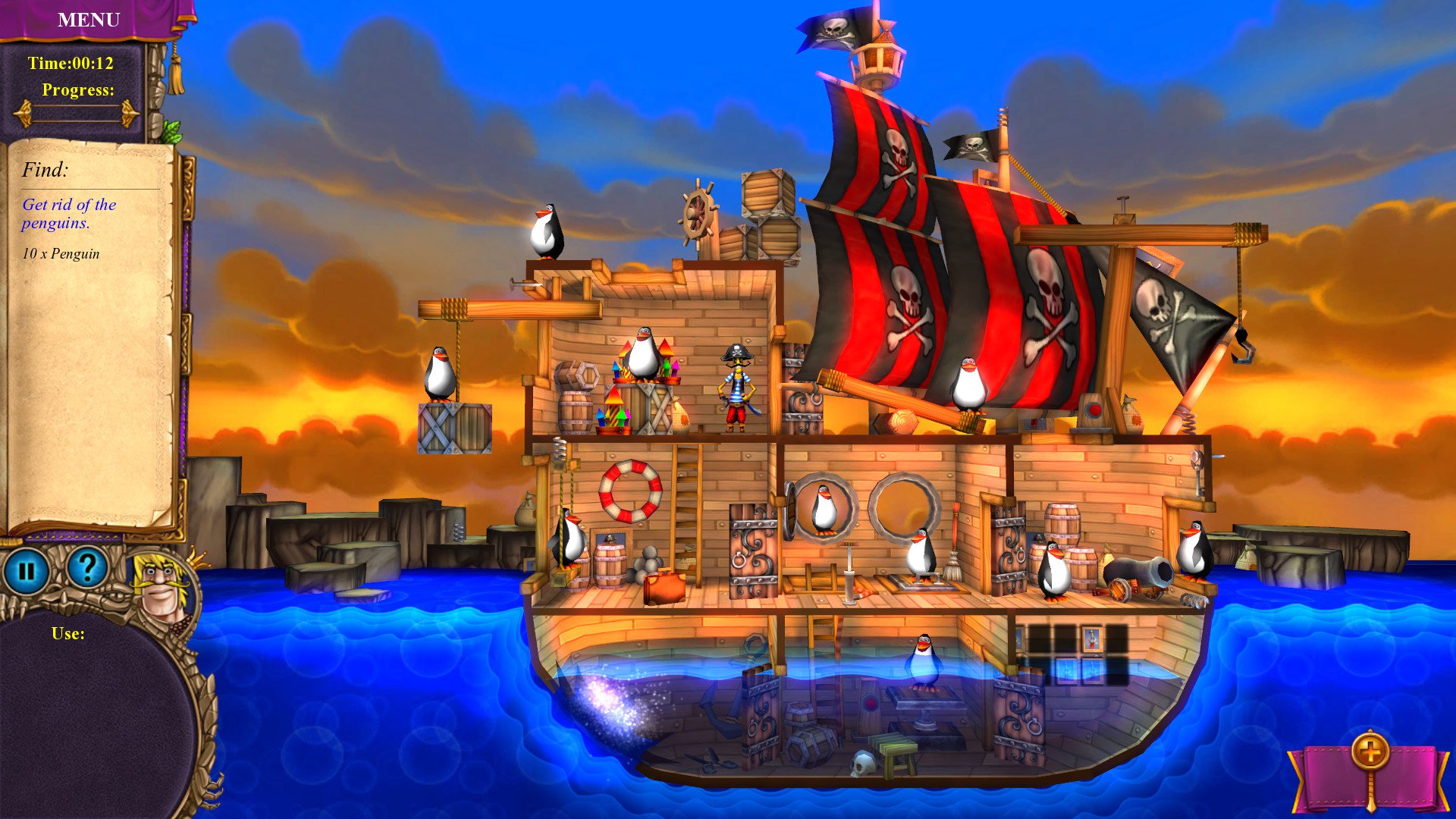Click the question mark hint button
The width and height of the screenshot is (1456, 819).
click(x=87, y=567)
